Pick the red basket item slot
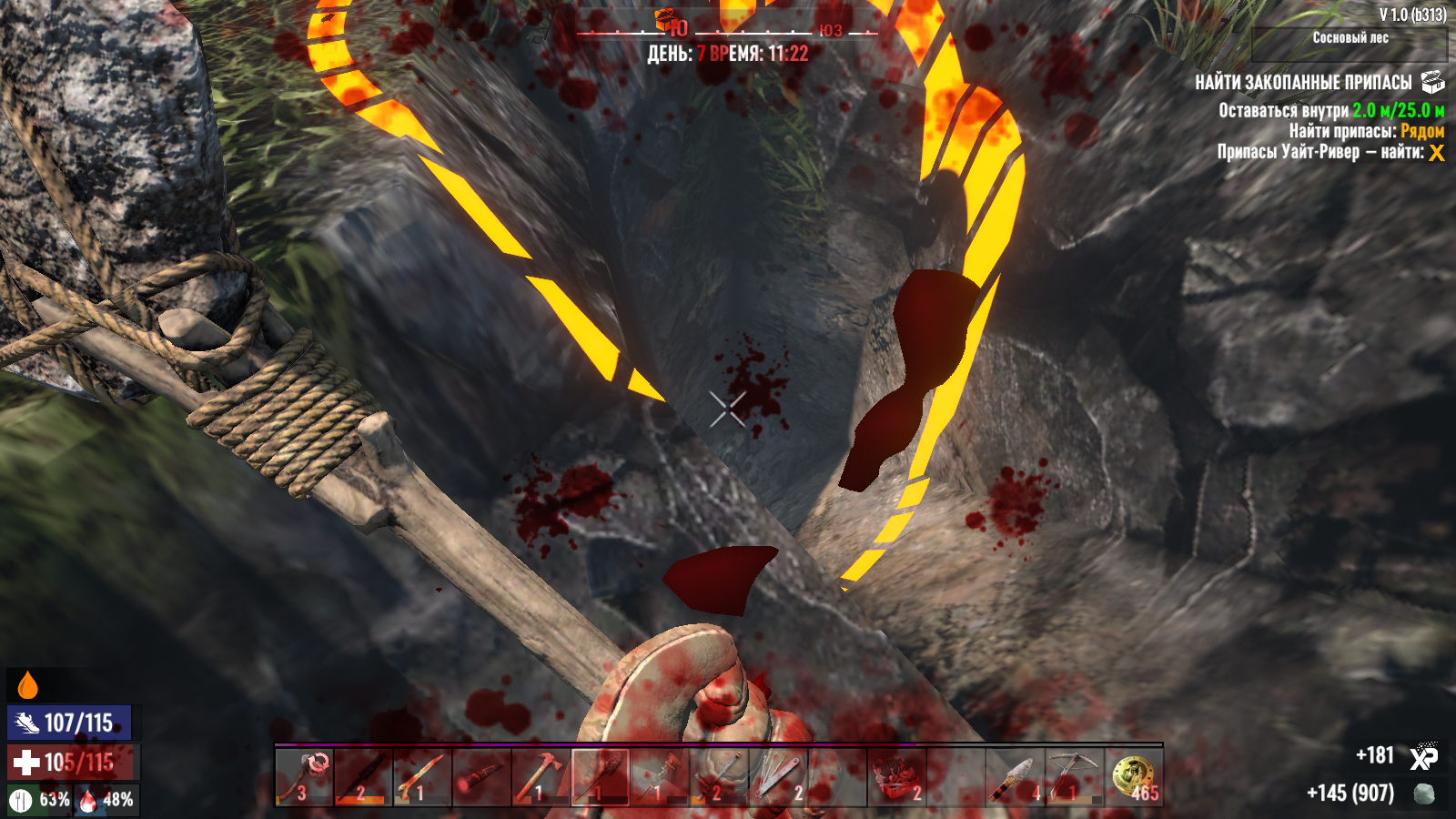The height and width of the screenshot is (819, 1456). [896, 778]
